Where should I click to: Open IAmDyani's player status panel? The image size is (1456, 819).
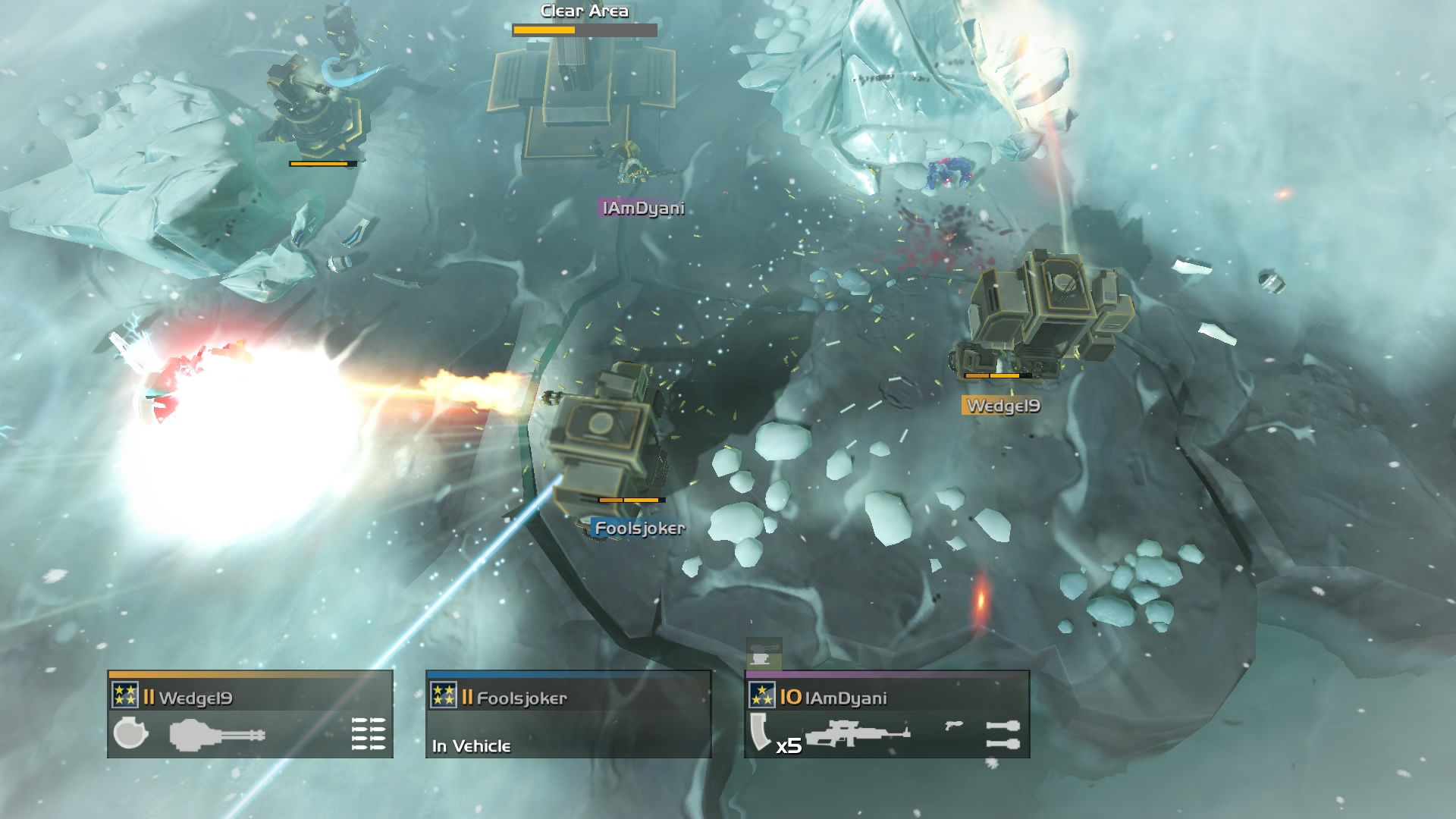point(887,714)
